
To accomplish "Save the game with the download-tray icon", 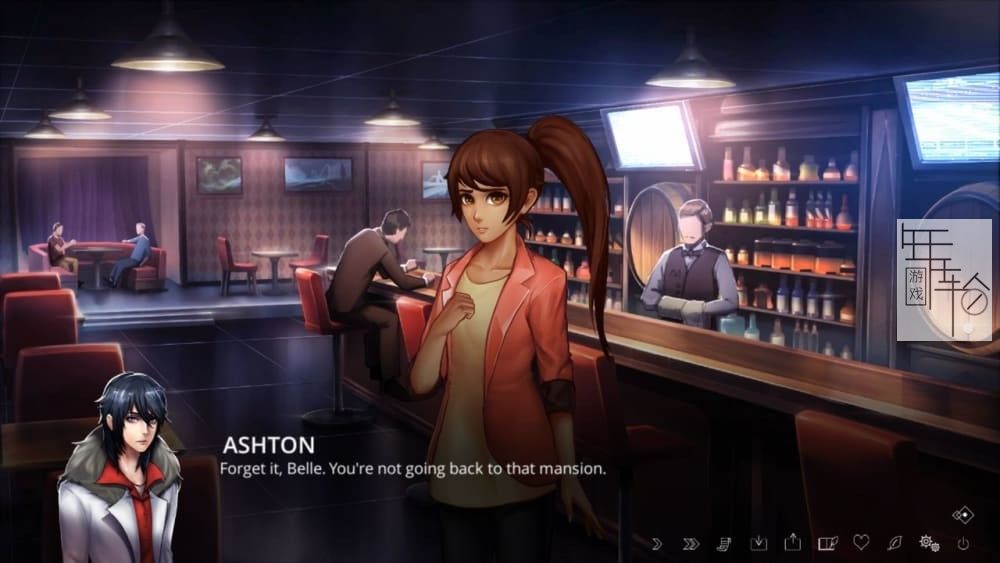I will (x=758, y=543).
